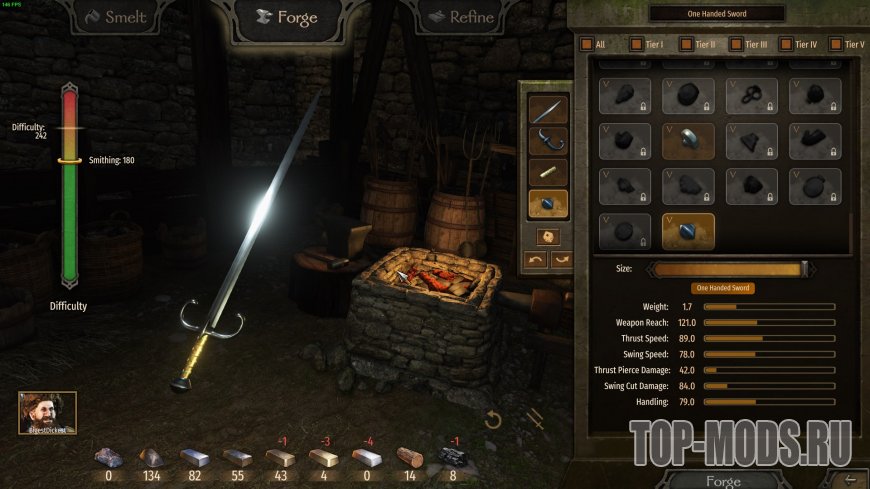
Task: Select the highlighted blue gem pommel piece
Action: tap(688, 231)
